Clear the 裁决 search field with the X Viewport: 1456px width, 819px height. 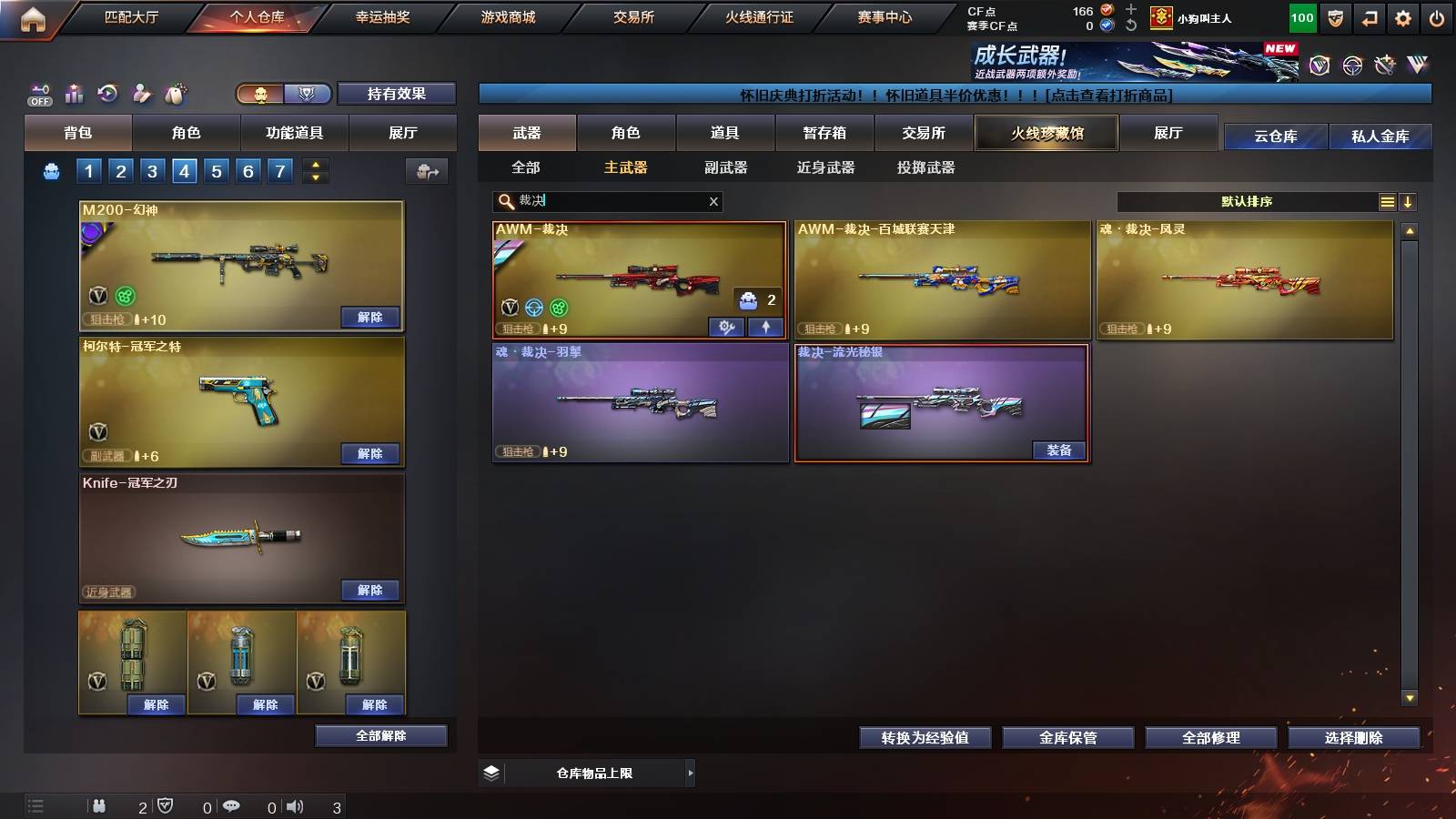pos(714,201)
